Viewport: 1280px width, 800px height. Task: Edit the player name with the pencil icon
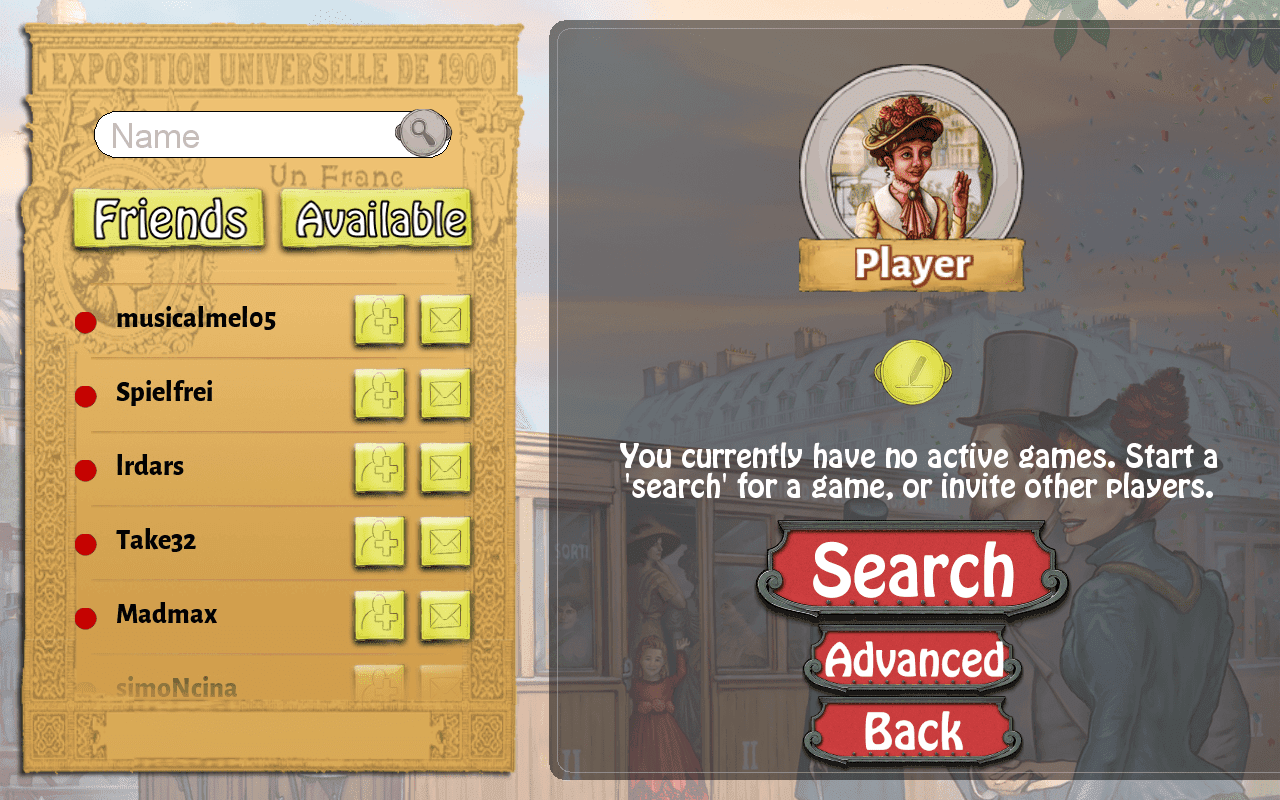pos(911,371)
